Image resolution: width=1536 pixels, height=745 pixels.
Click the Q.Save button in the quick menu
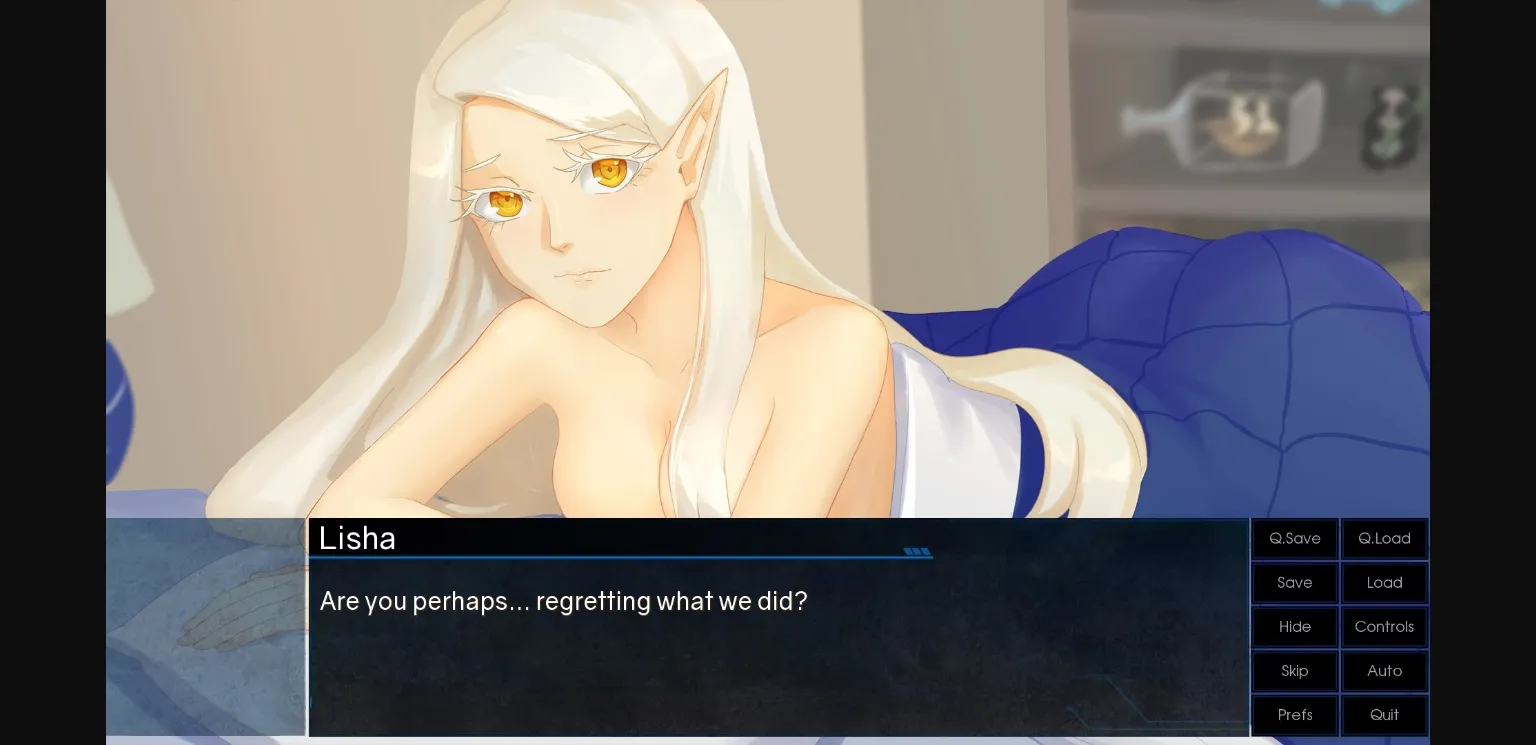(1294, 538)
